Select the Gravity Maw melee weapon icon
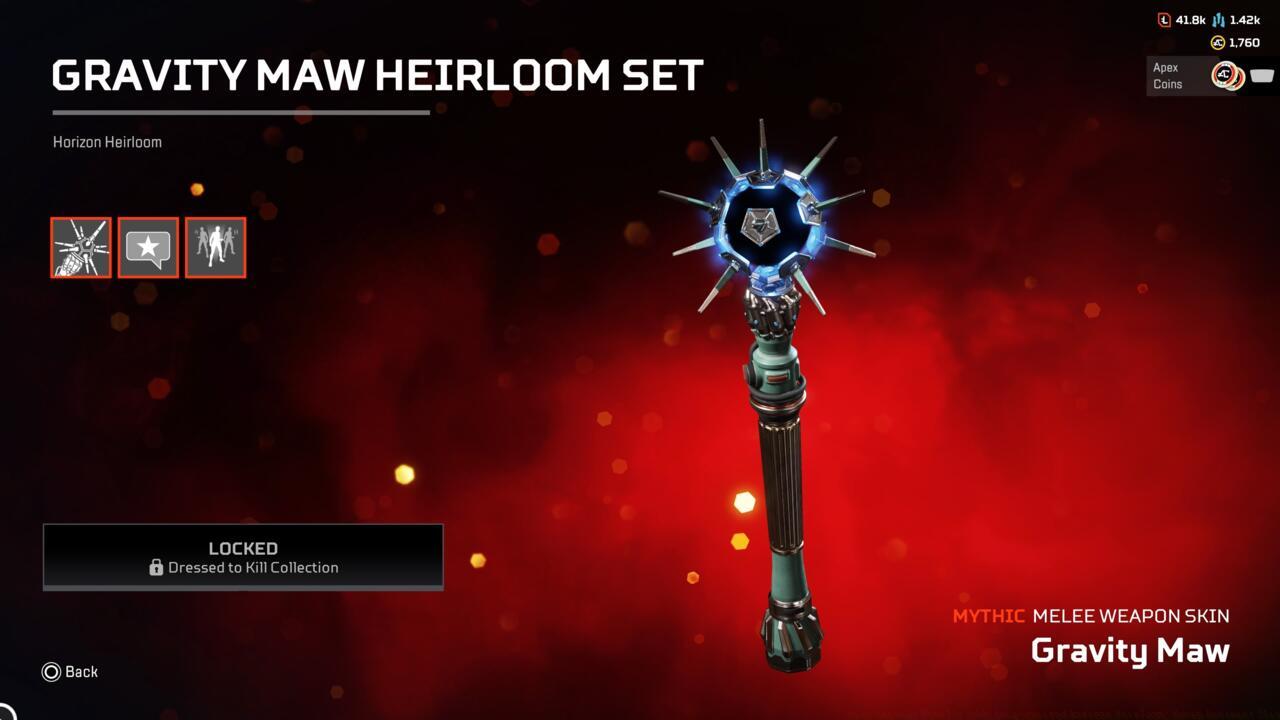Screen dimensions: 1280x720 pyautogui.click(x=81, y=247)
